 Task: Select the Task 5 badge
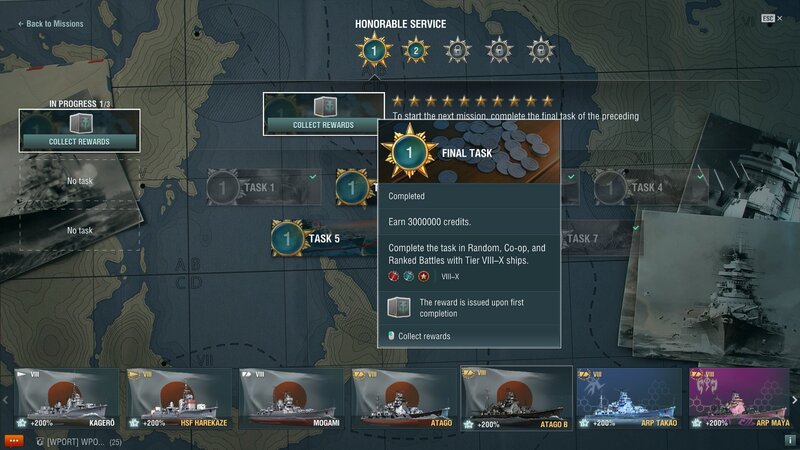point(310,238)
